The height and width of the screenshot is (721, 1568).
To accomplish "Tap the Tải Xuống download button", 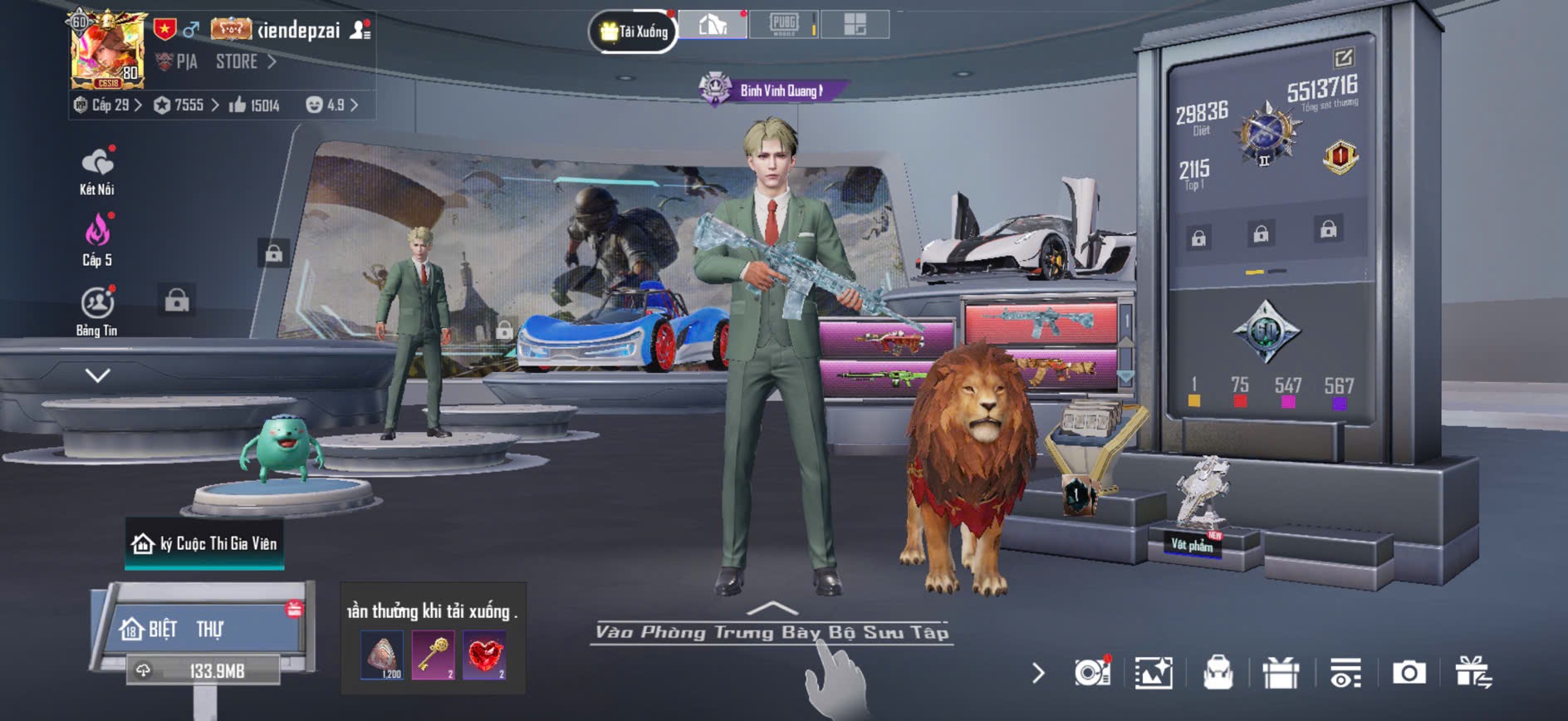I will point(634,32).
